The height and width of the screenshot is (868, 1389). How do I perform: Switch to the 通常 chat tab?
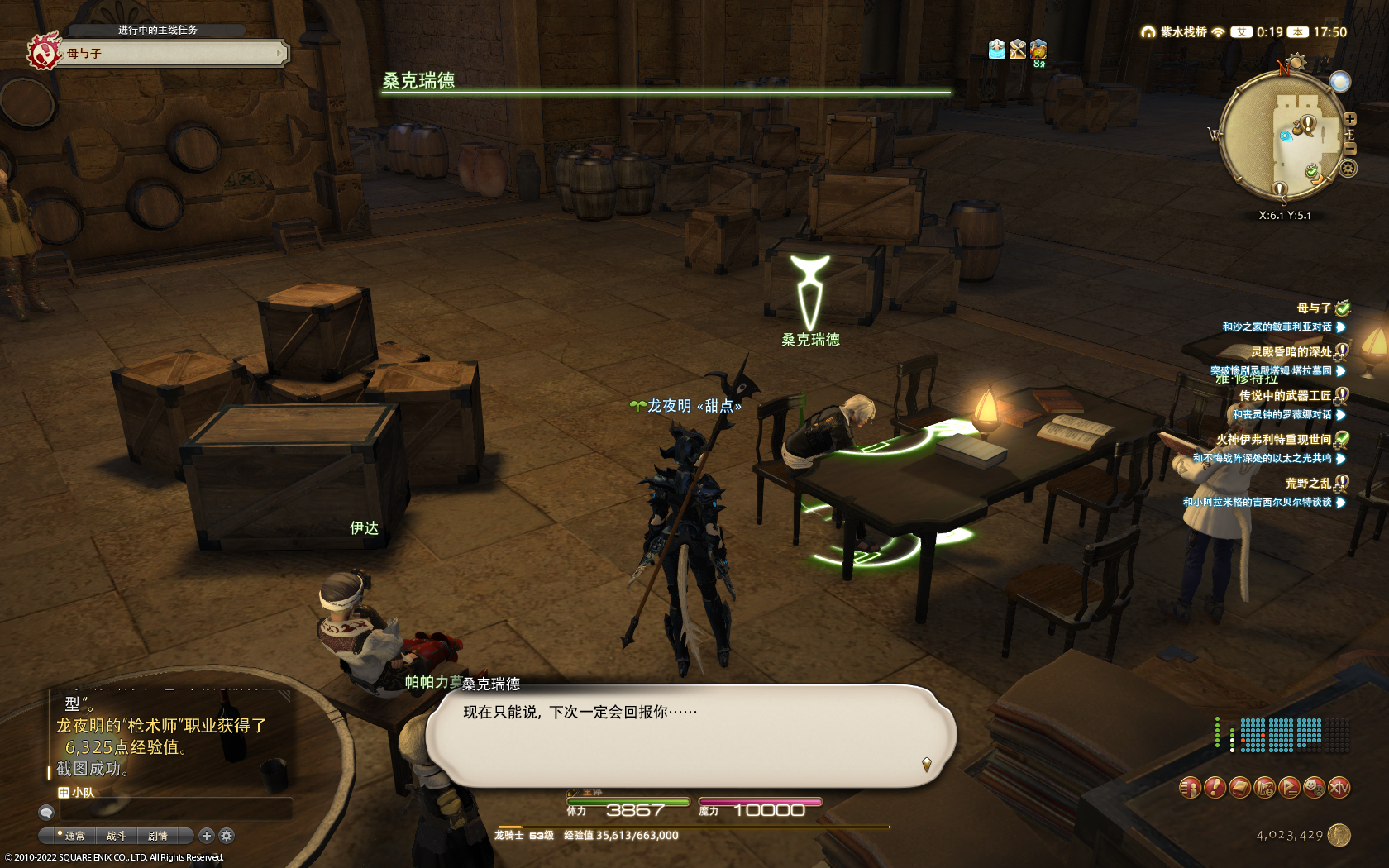point(74,836)
